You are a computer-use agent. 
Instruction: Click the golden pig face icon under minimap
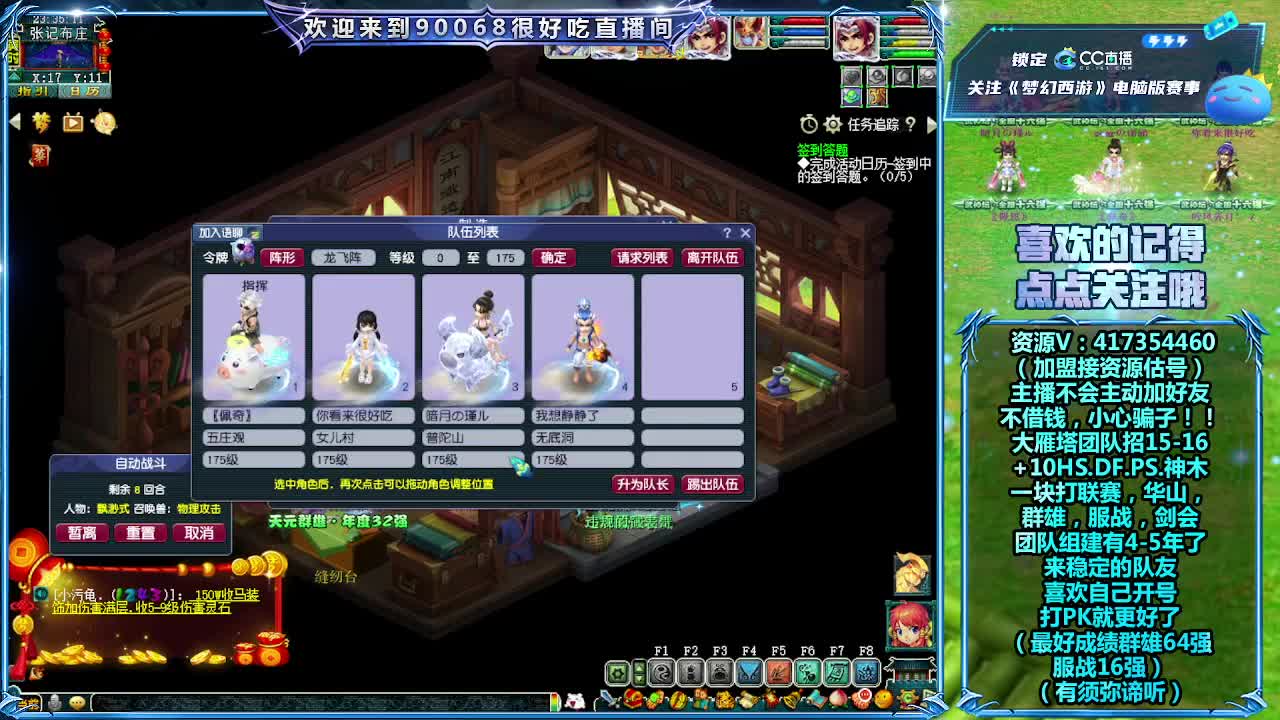click(x=105, y=124)
